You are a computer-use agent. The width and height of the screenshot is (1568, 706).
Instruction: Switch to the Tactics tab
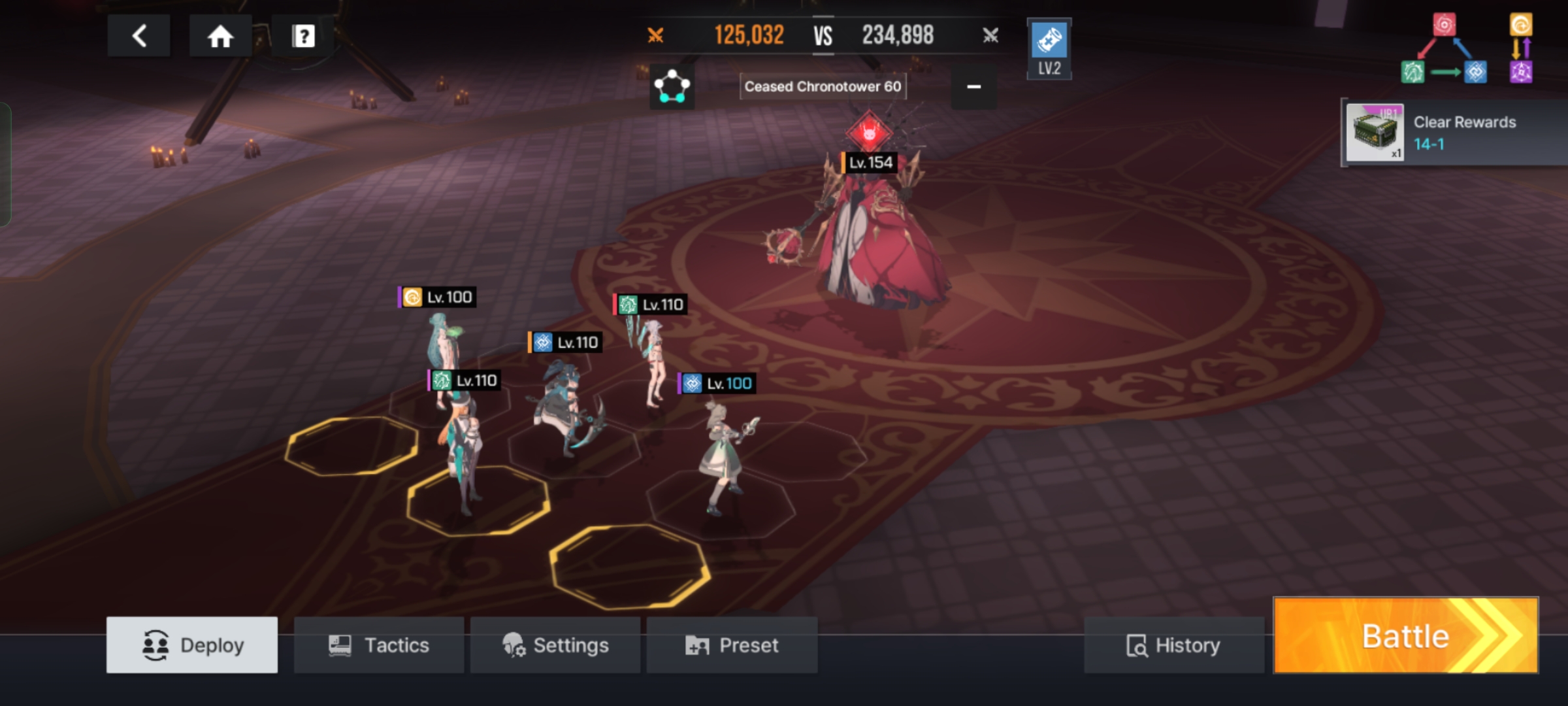(379, 645)
